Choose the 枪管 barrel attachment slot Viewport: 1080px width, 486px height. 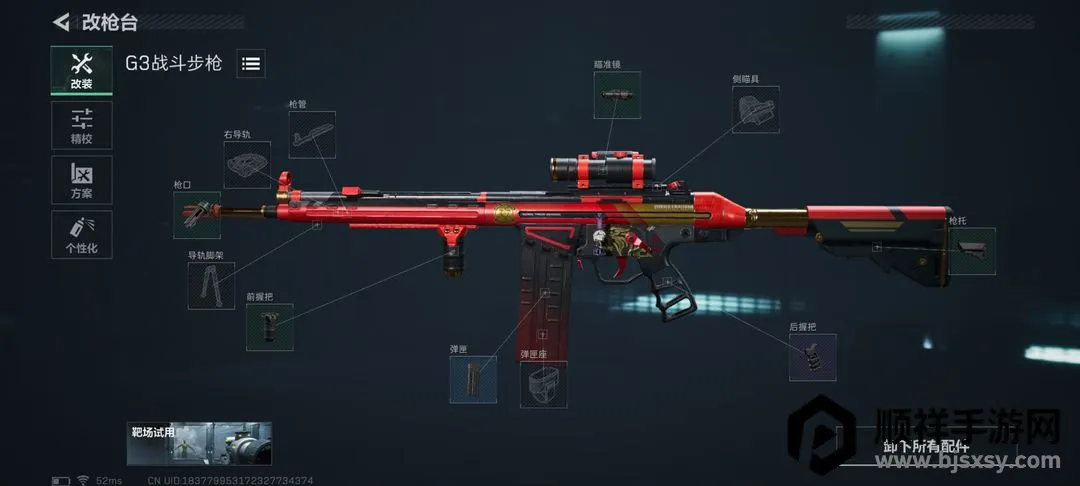(x=312, y=134)
